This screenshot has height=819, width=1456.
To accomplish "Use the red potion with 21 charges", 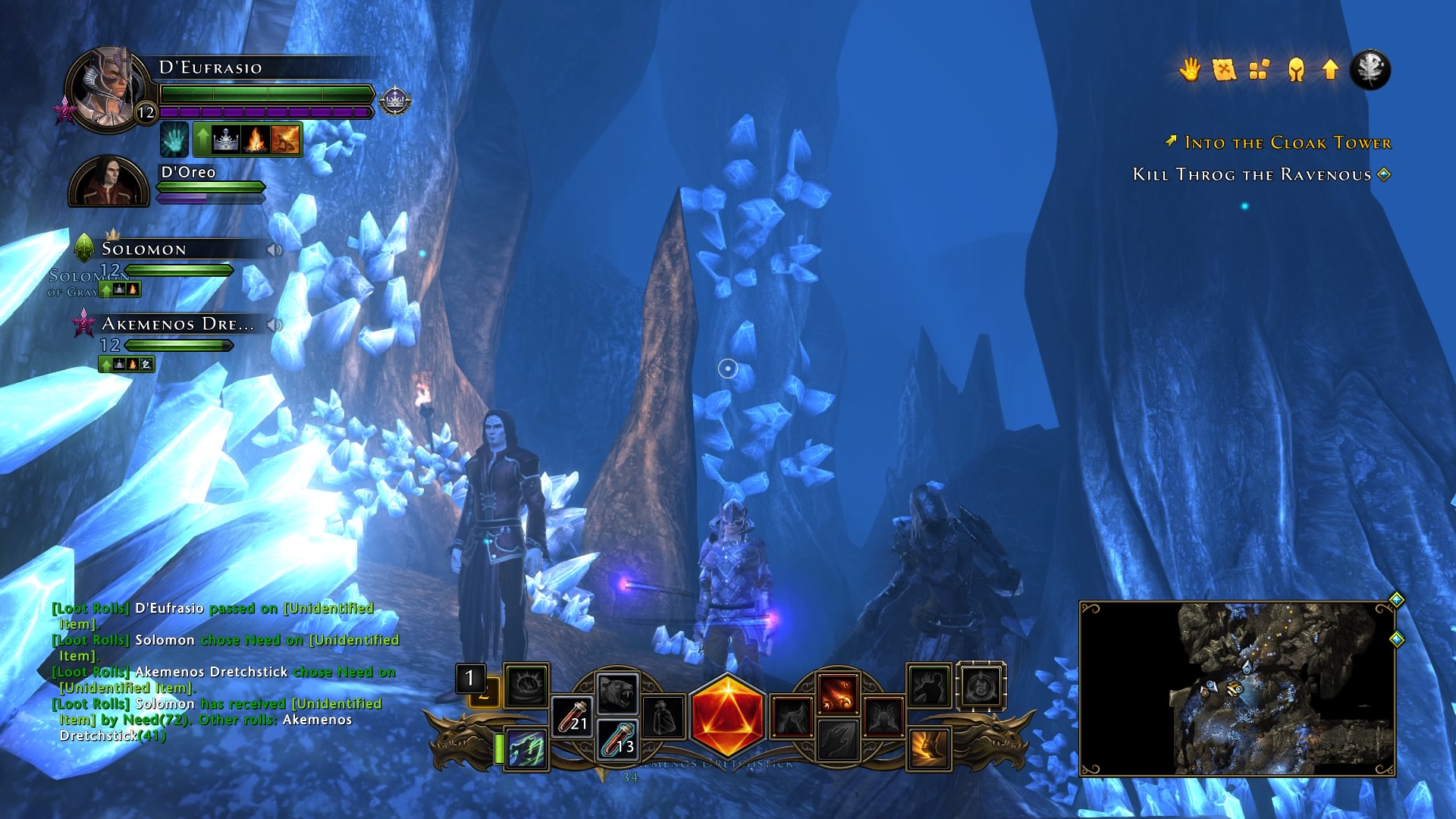I will click(x=573, y=717).
